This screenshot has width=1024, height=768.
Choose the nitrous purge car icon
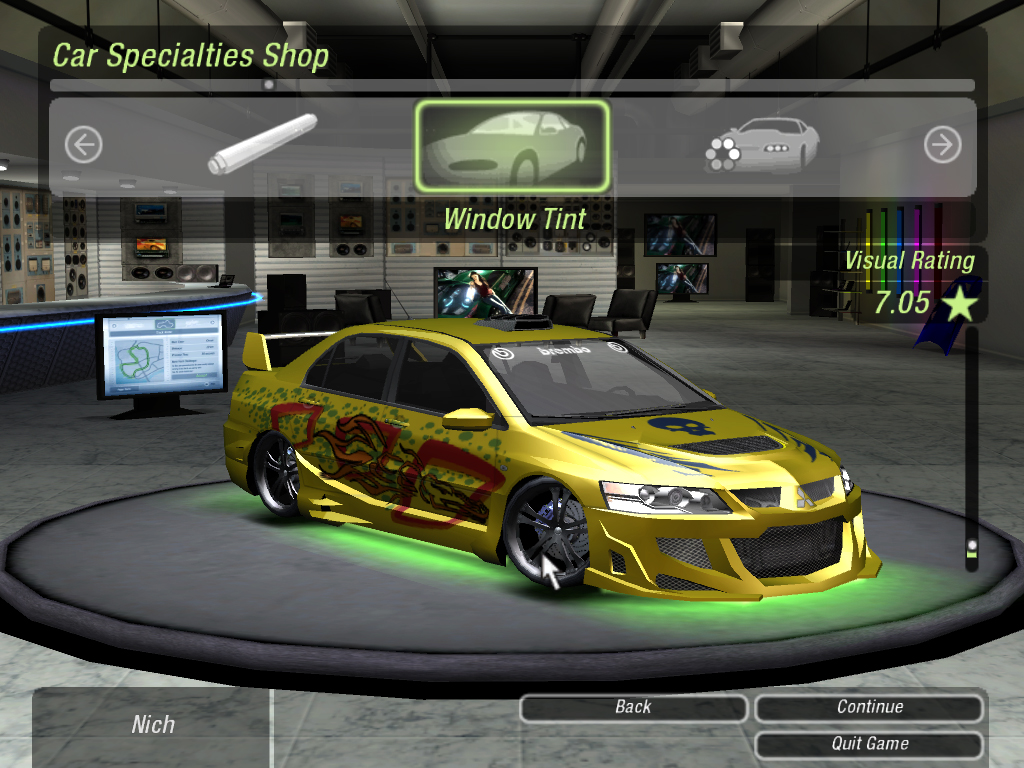[x=762, y=145]
